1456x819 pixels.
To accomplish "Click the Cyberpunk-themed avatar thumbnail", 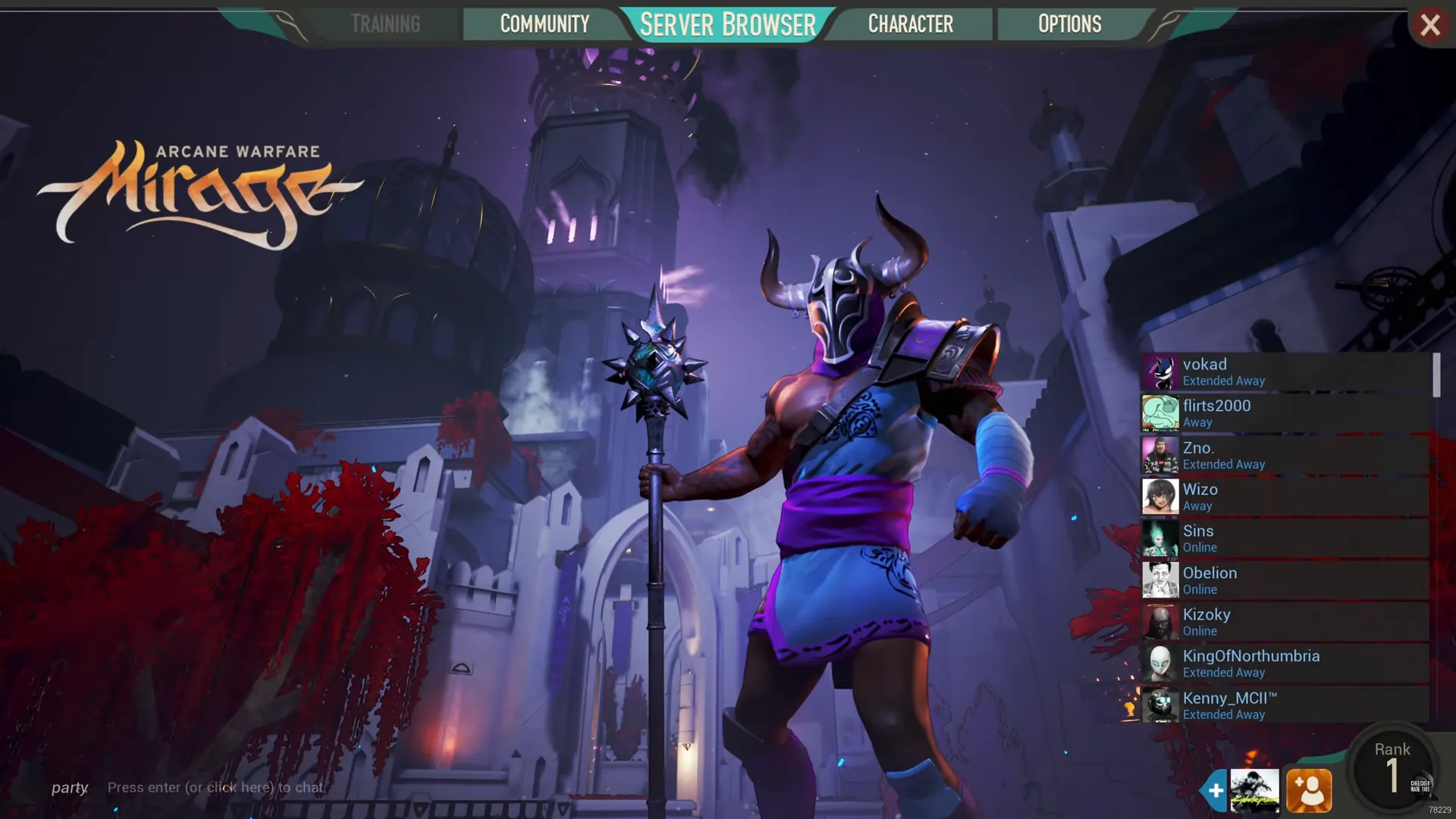I will 1255,790.
